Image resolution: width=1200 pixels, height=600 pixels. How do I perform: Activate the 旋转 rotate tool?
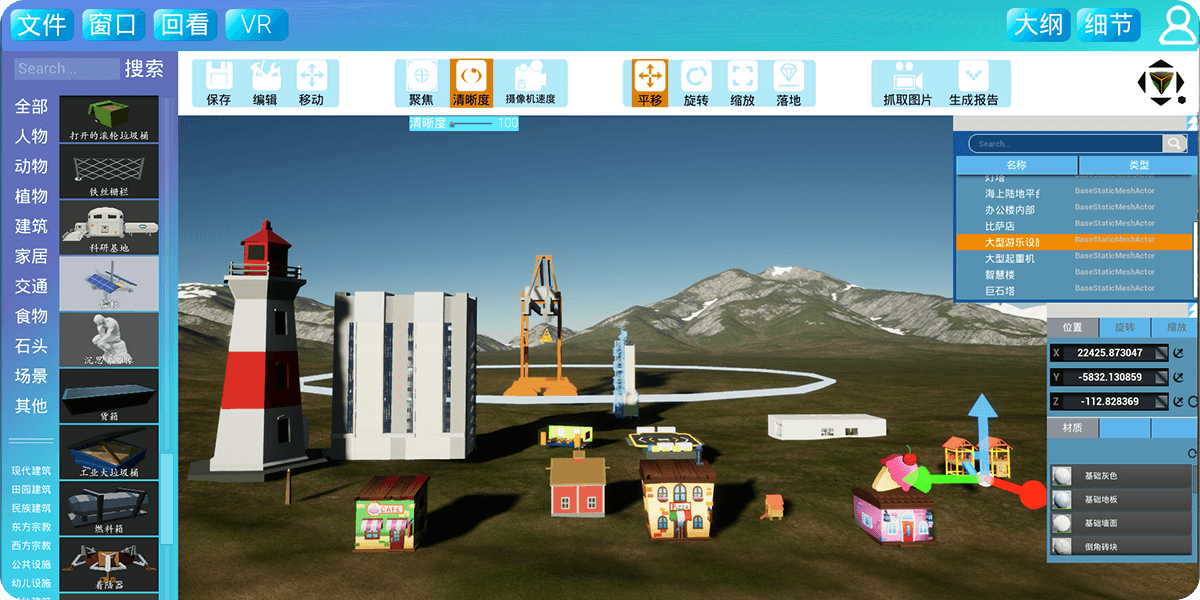click(696, 83)
